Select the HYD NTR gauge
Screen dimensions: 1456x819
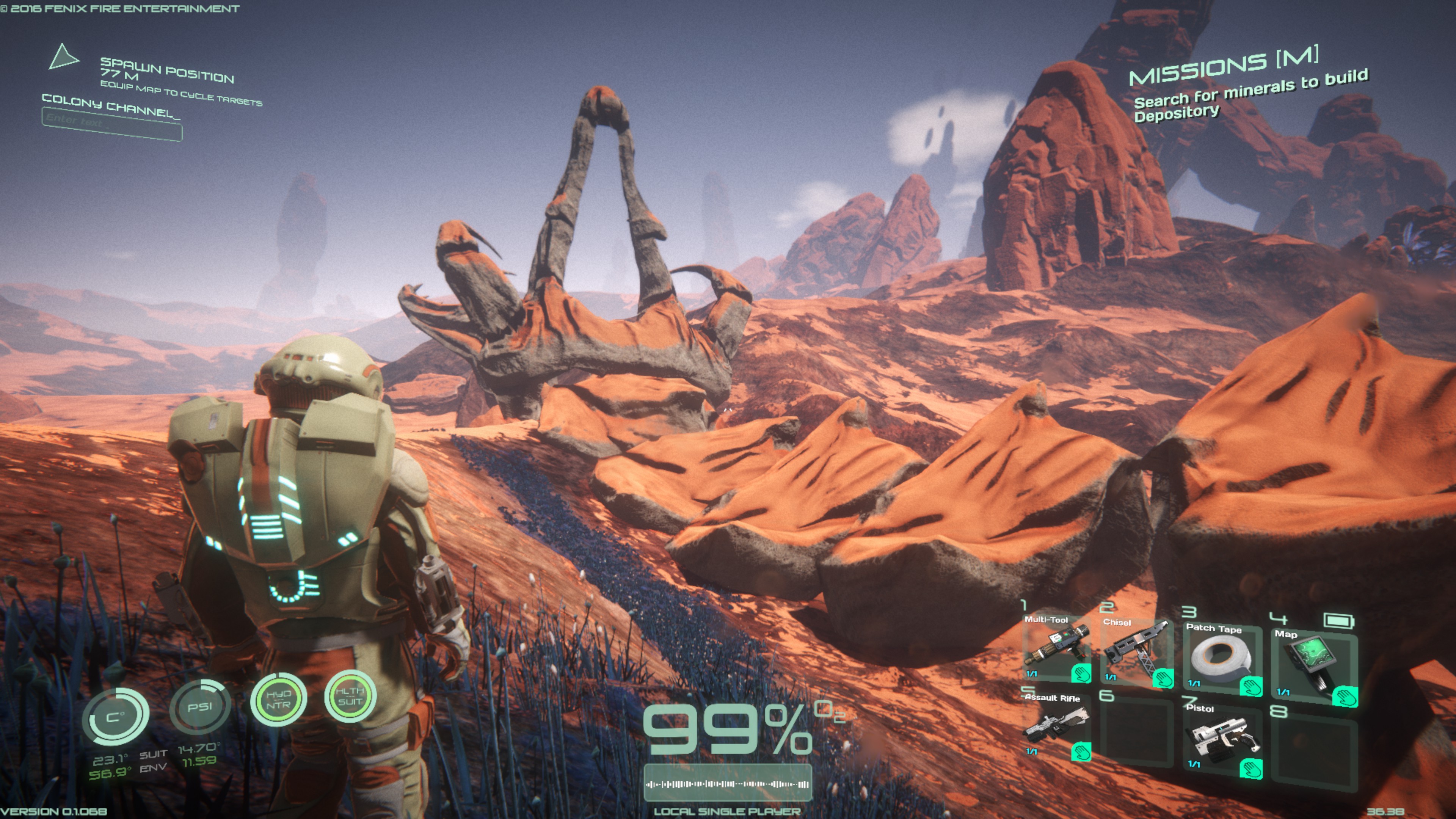tap(278, 700)
